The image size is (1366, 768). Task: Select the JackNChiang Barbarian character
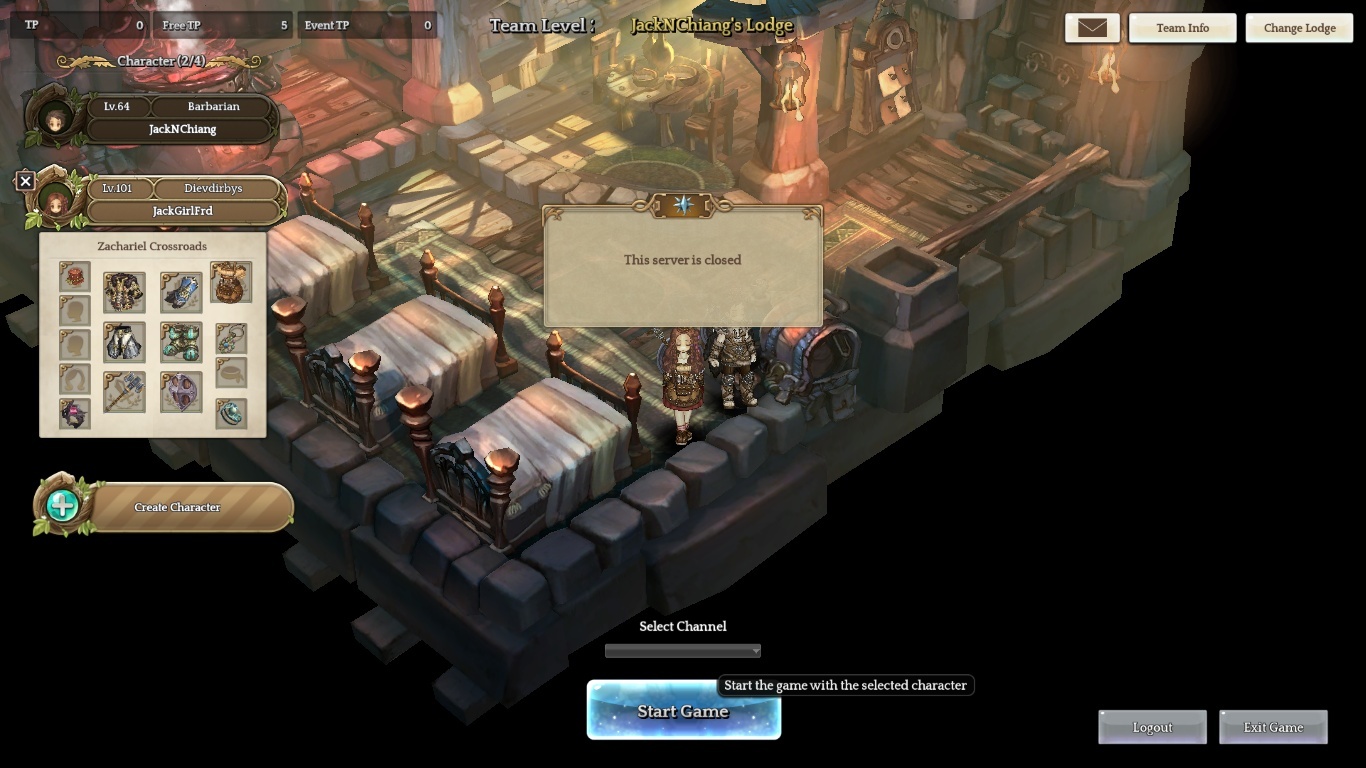click(x=180, y=118)
